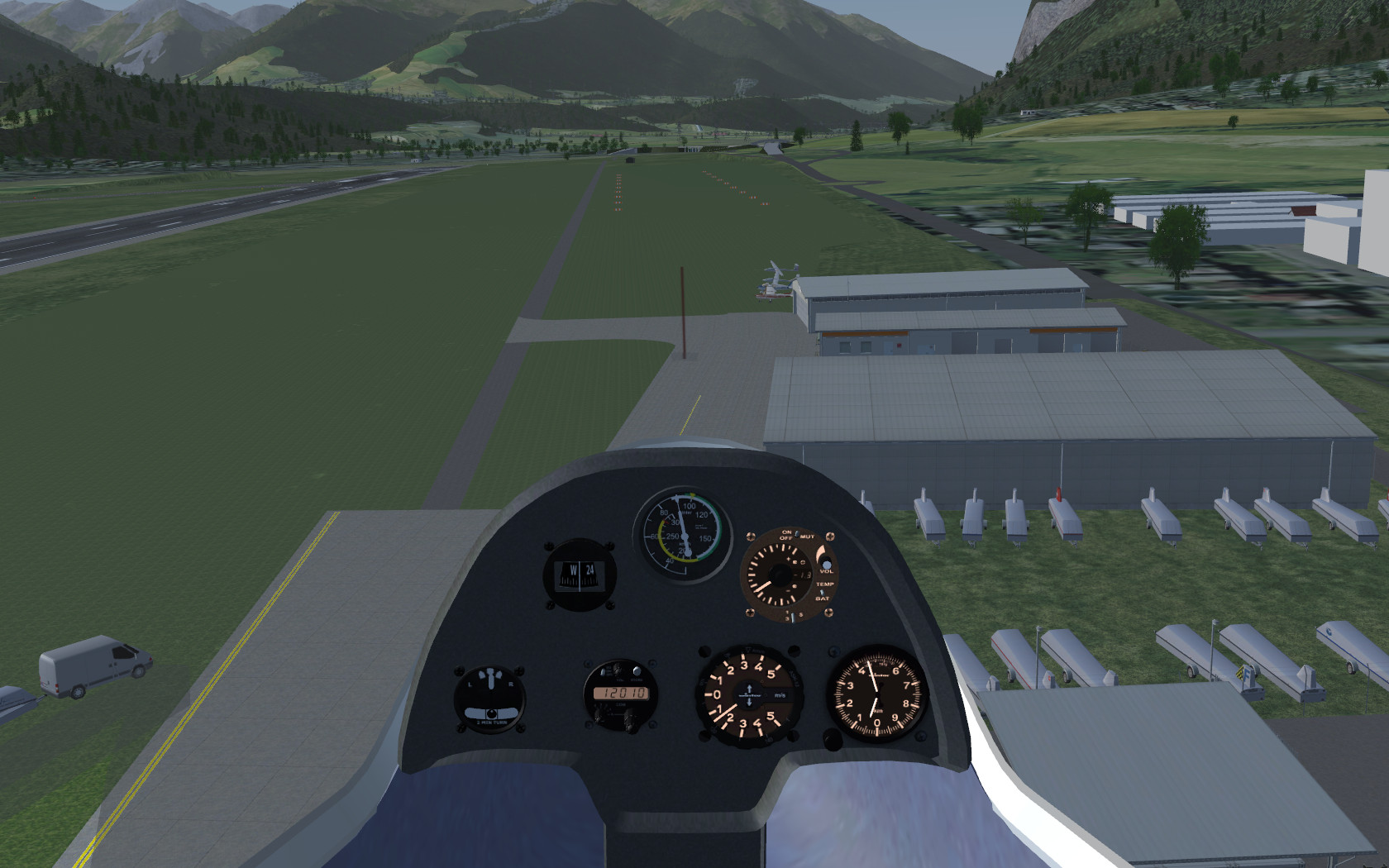Flip the variometer ON/OFF/MUT switch
The width and height of the screenshot is (1389, 868).
point(796,535)
